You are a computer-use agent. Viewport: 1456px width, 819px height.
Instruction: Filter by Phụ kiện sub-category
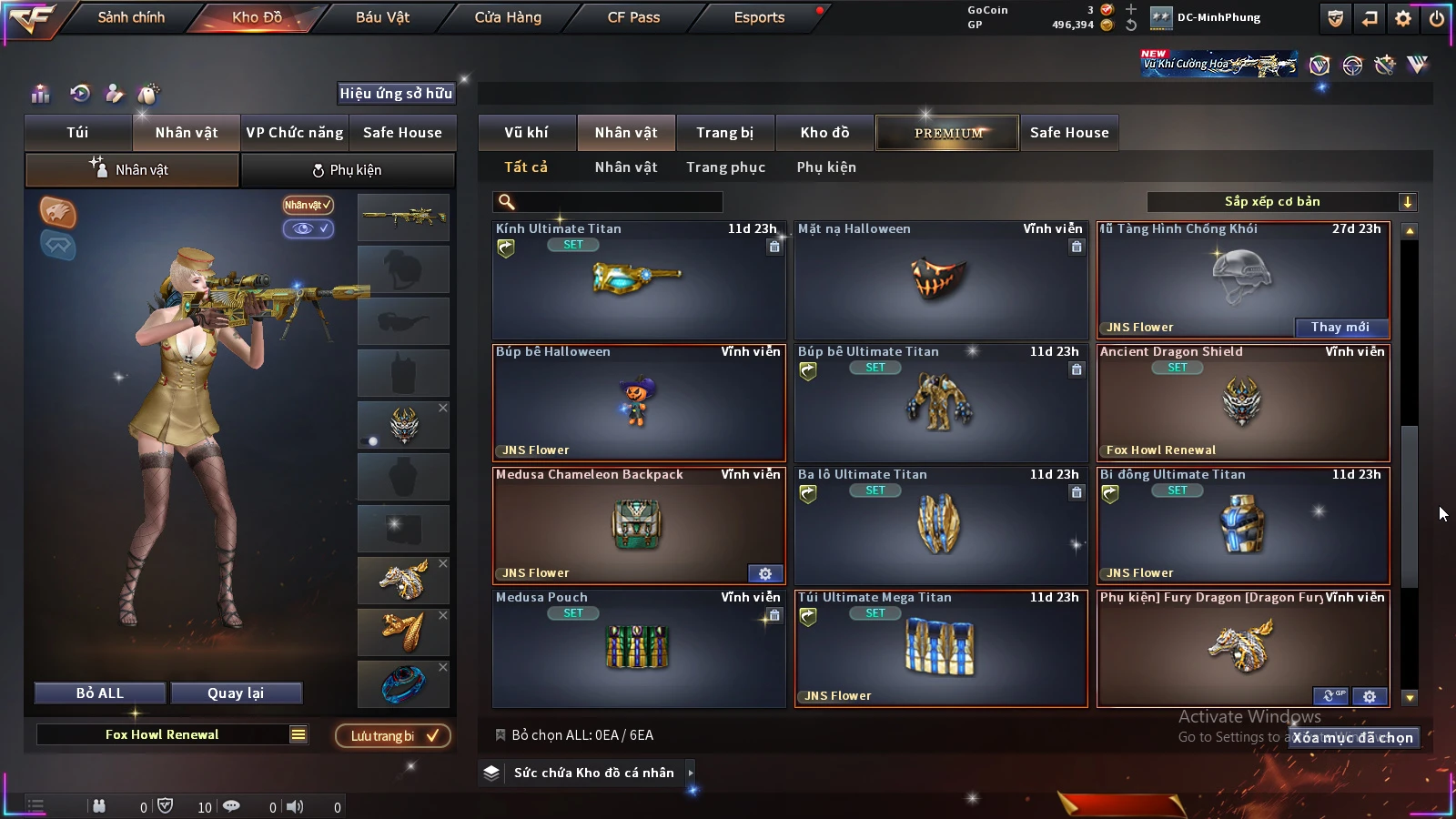pos(826,167)
